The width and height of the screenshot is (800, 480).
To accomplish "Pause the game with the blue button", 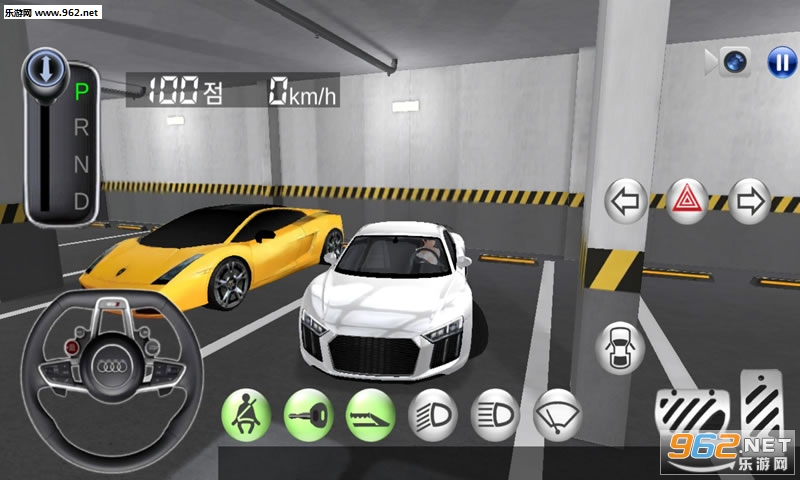I will point(781,62).
